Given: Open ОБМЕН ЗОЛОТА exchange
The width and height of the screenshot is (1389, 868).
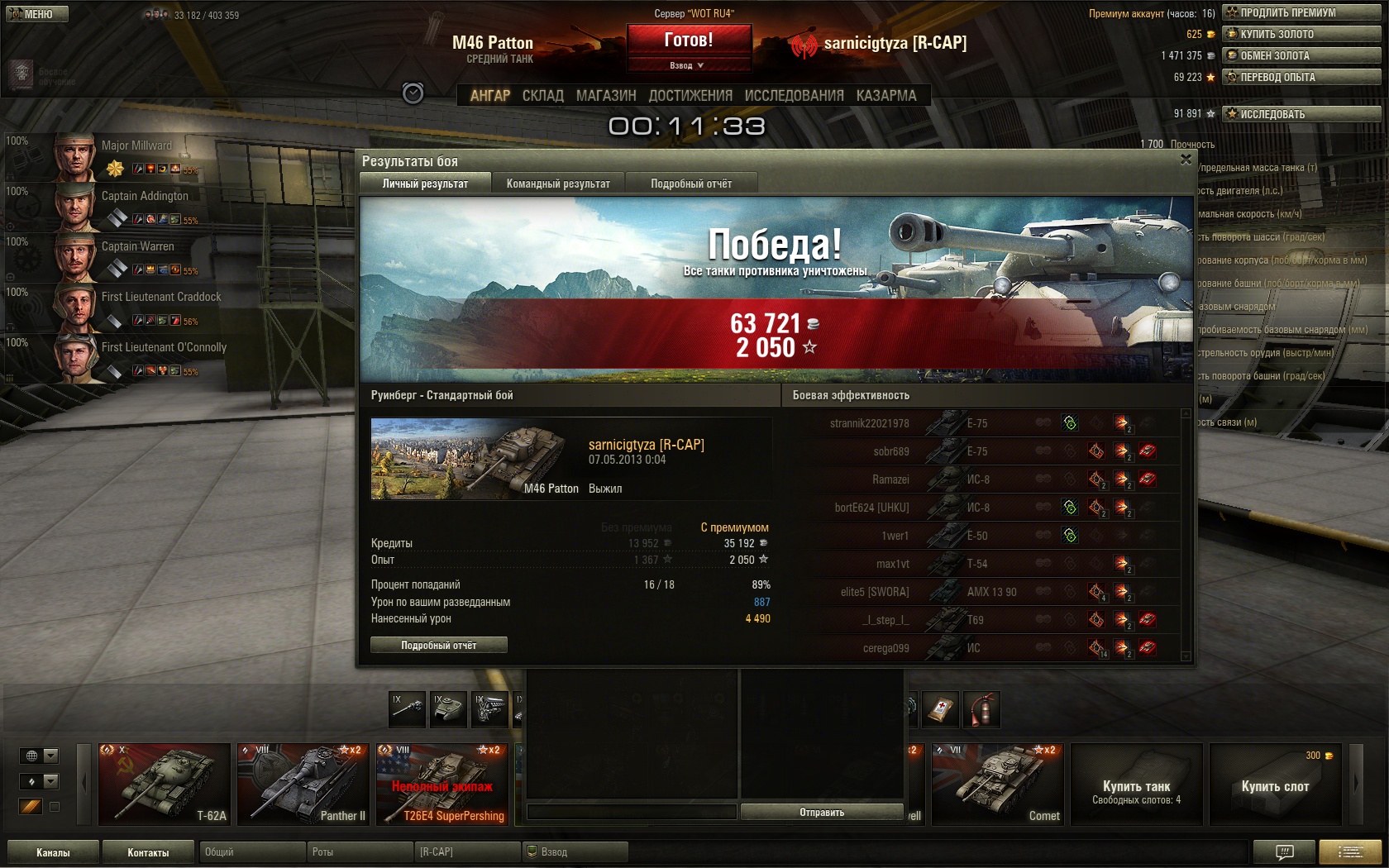Looking at the screenshot, I should click(1301, 55).
